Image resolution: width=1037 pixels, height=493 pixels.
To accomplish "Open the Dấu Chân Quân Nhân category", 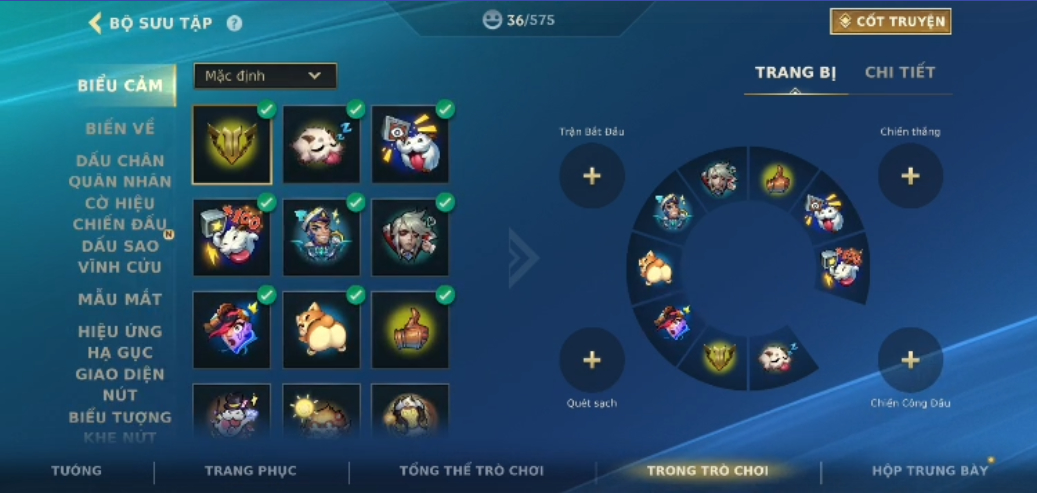I will click(x=120, y=171).
